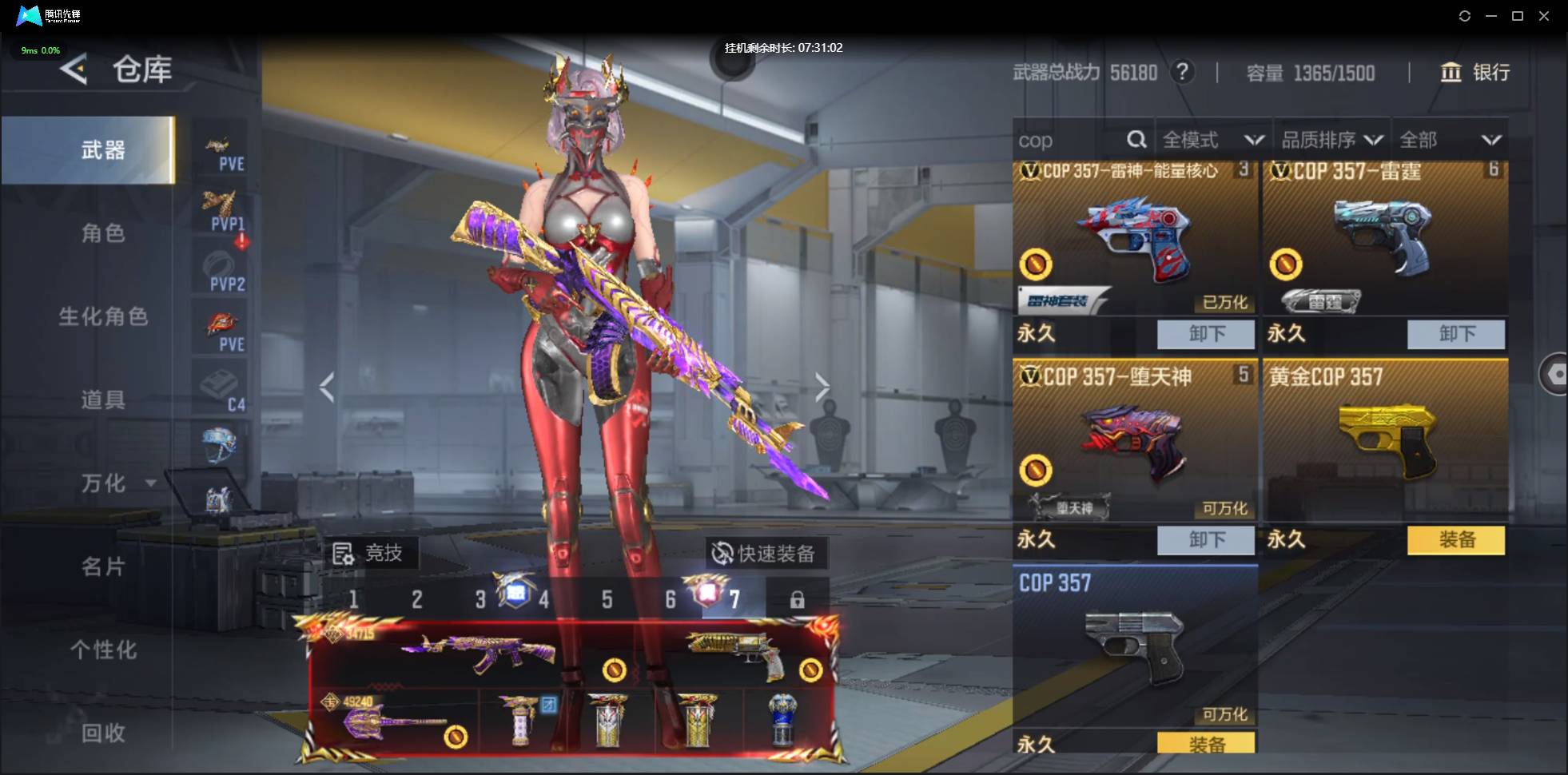Switch to the 角色 character tab

pos(103,233)
